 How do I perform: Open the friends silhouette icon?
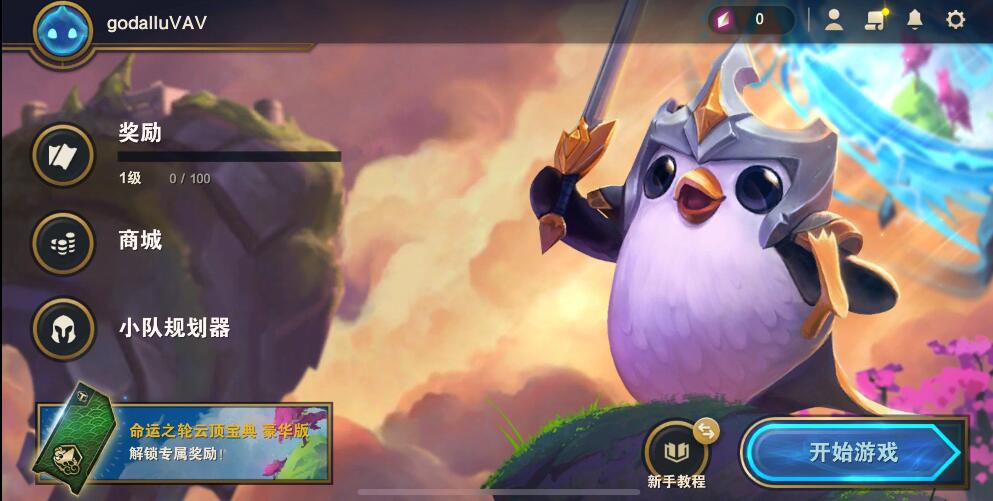click(x=833, y=19)
